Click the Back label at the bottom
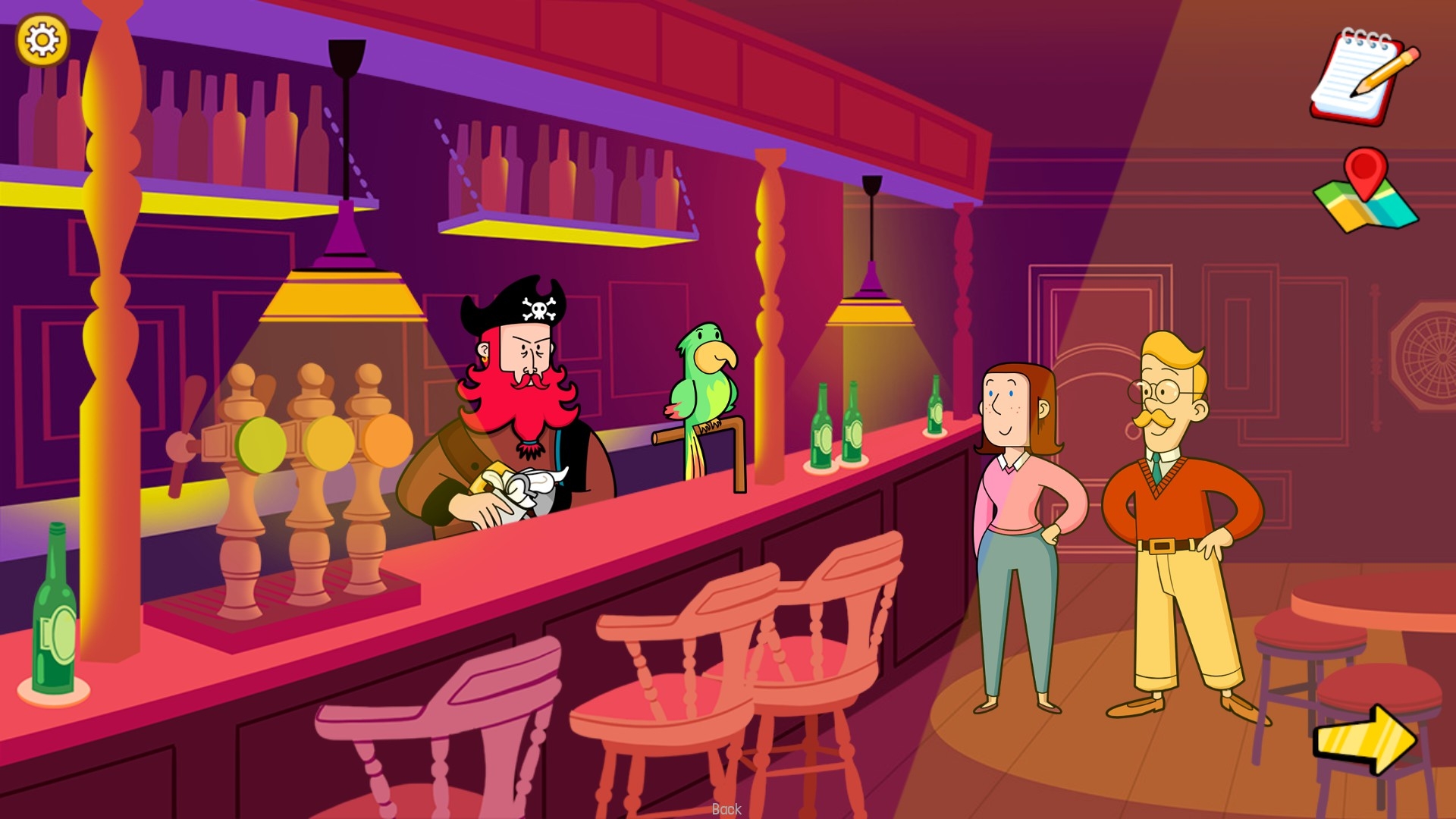The image size is (1456, 819). [x=727, y=810]
